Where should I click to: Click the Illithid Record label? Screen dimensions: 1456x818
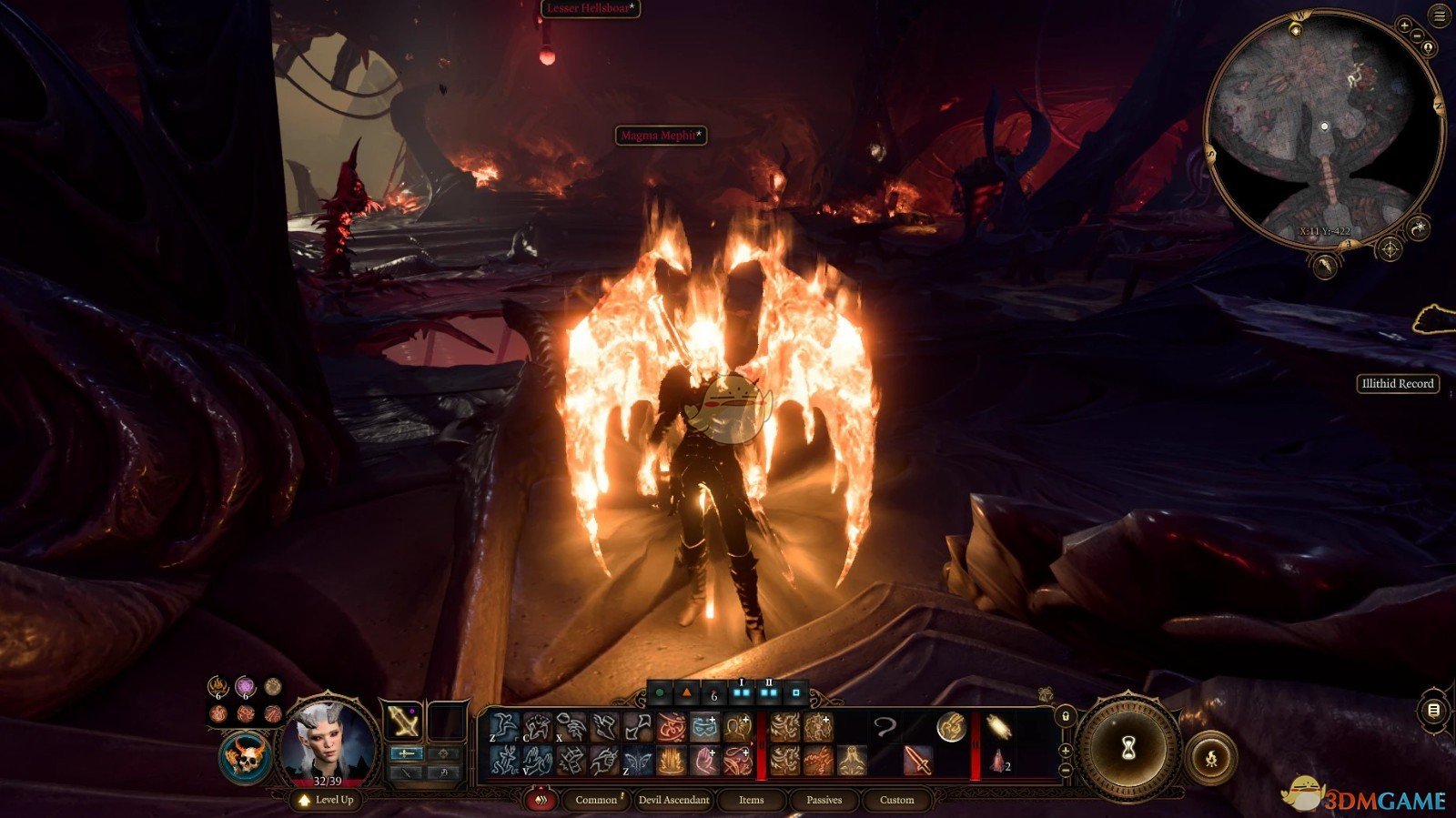(1397, 384)
